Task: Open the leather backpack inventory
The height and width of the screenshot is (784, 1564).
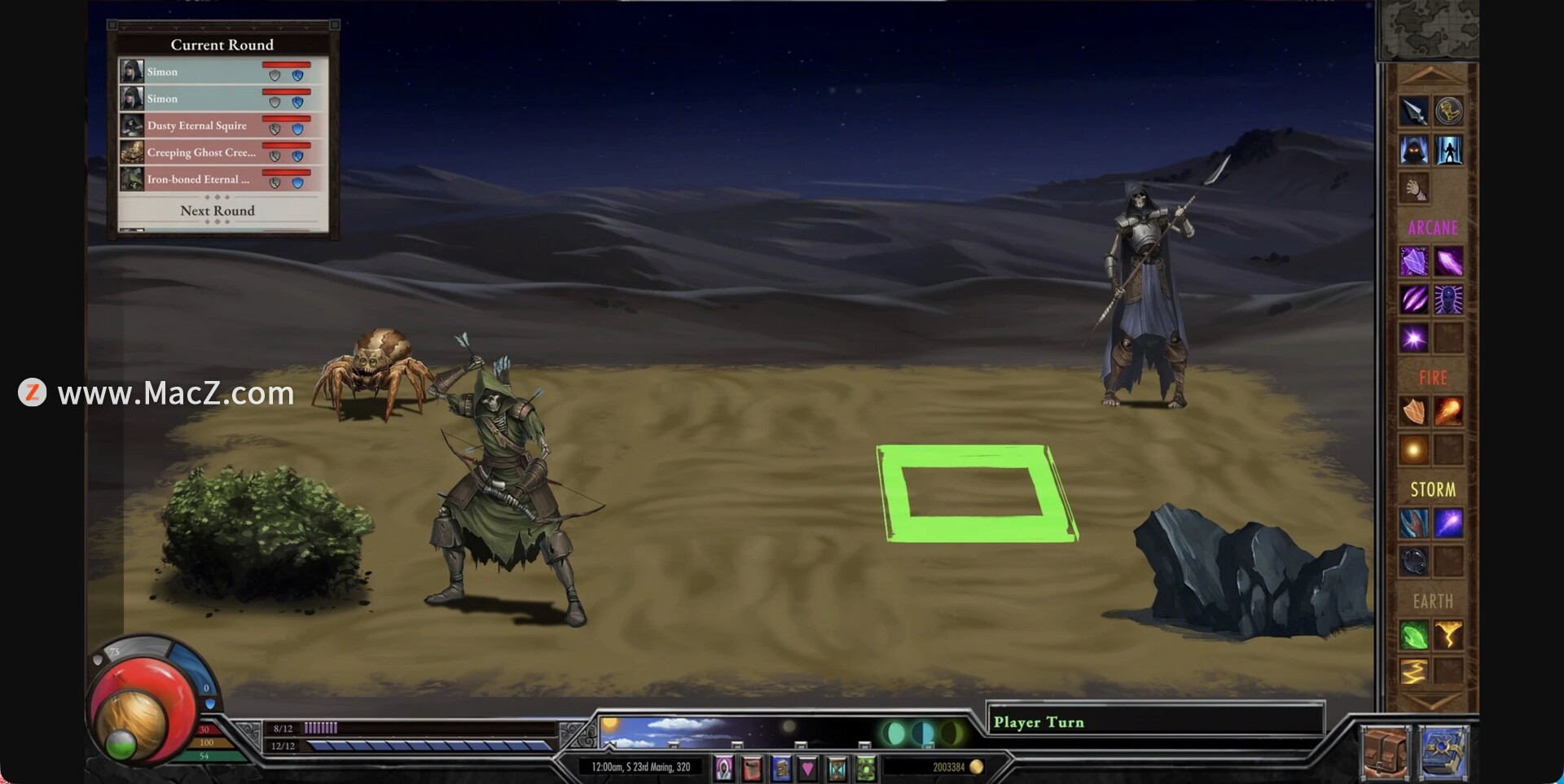Action: [1384, 752]
